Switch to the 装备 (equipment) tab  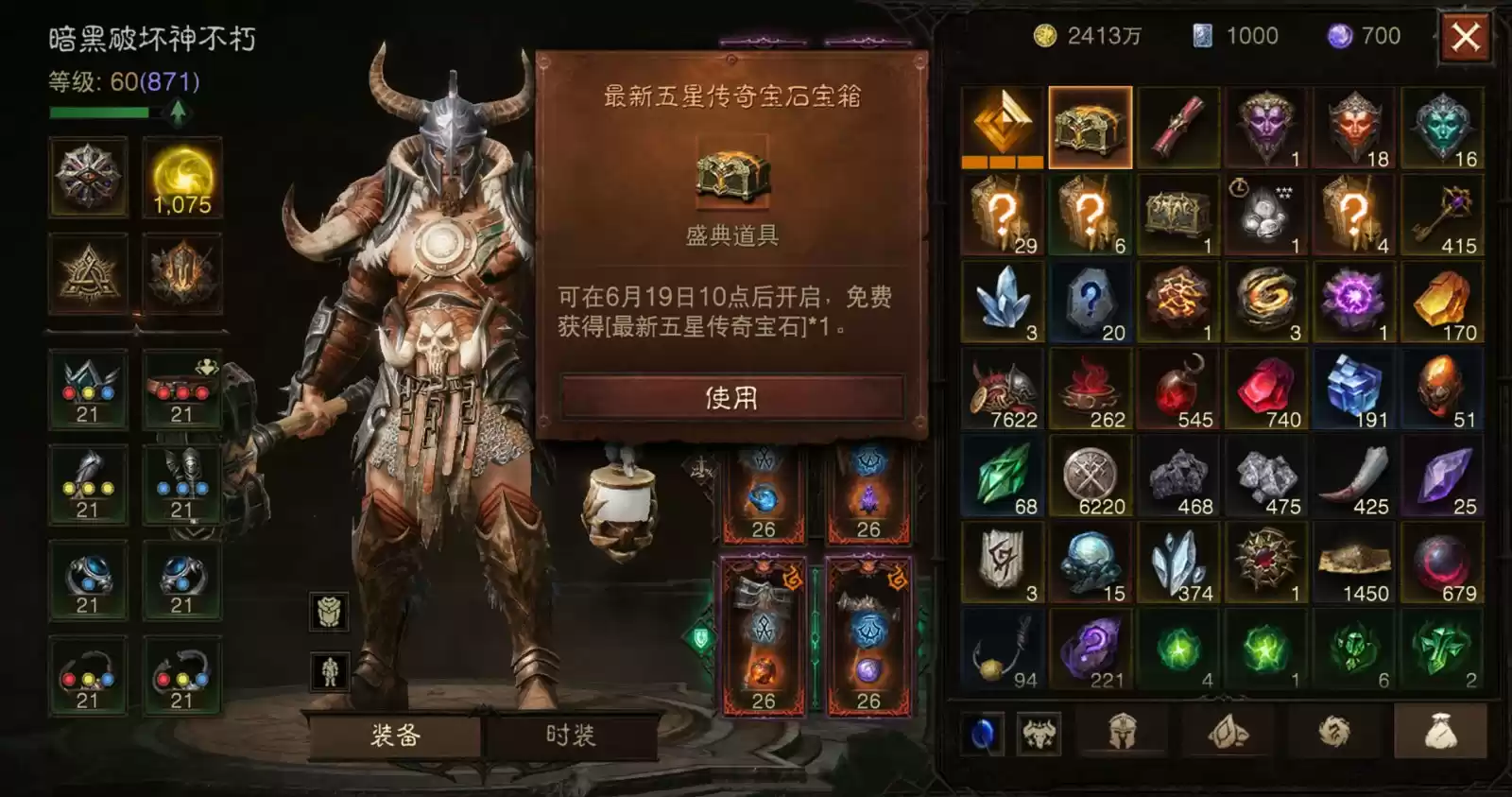click(397, 736)
